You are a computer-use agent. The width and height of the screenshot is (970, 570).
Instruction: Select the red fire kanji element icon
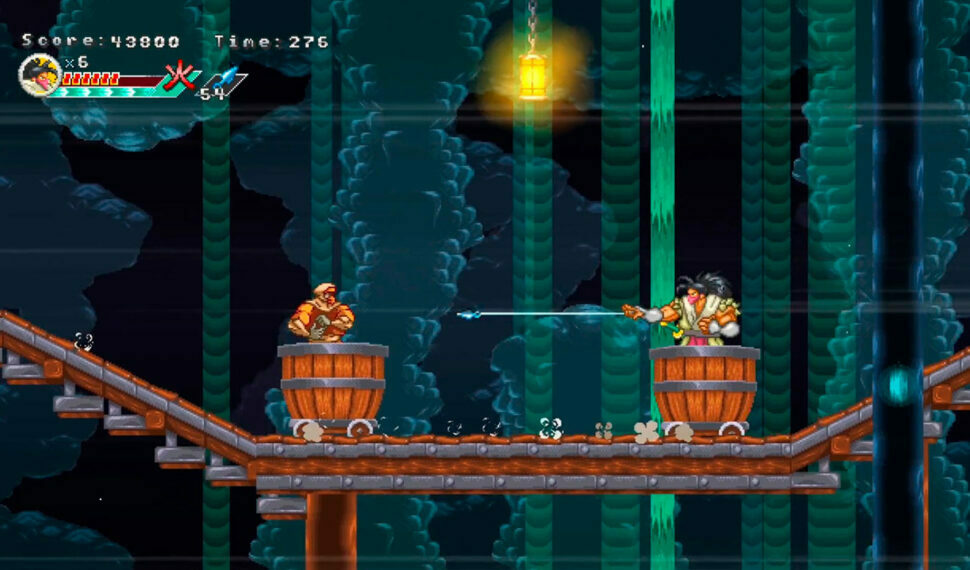point(180,77)
